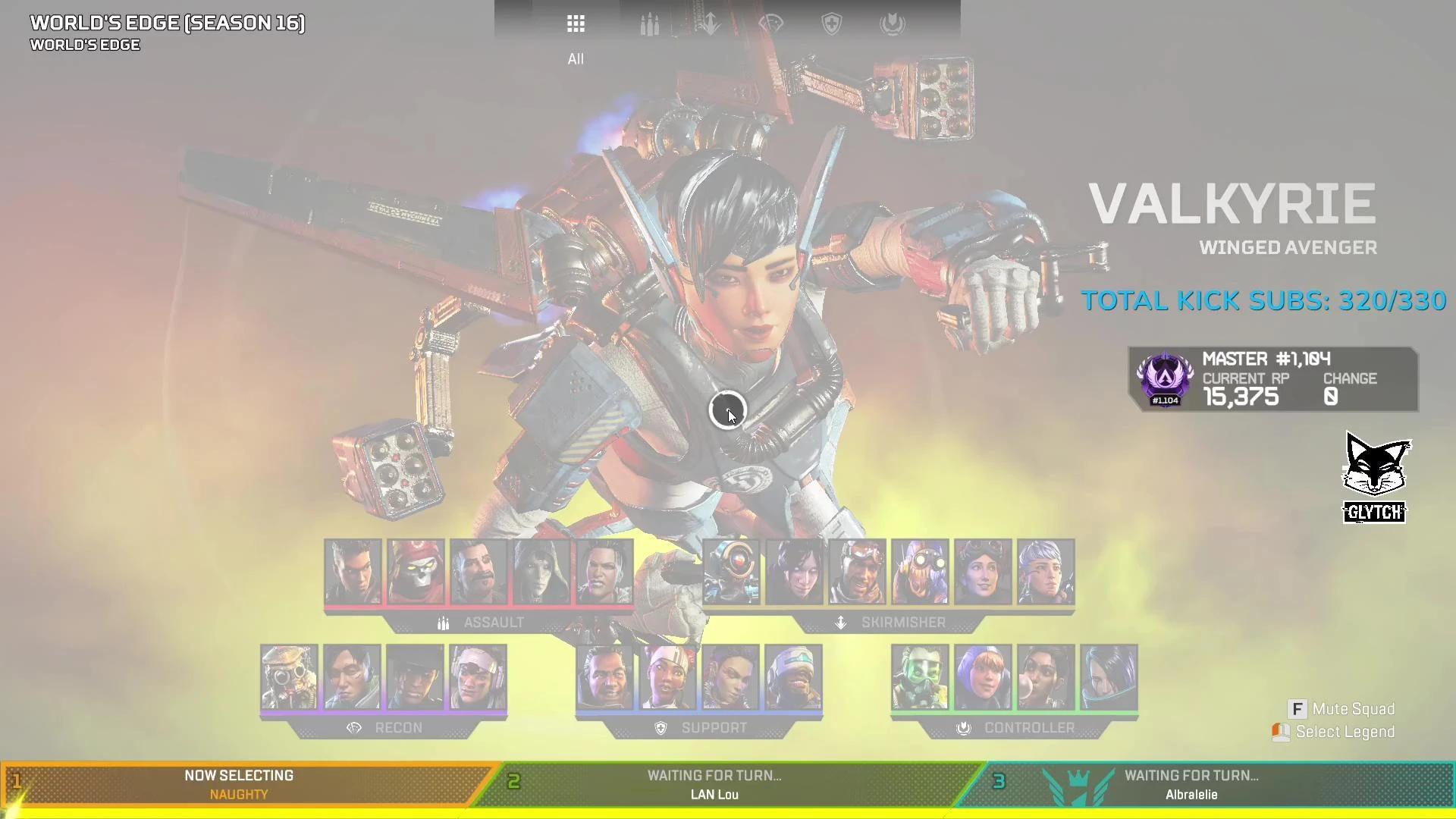Pick Revenant's skull-faced portrait

coord(416,572)
